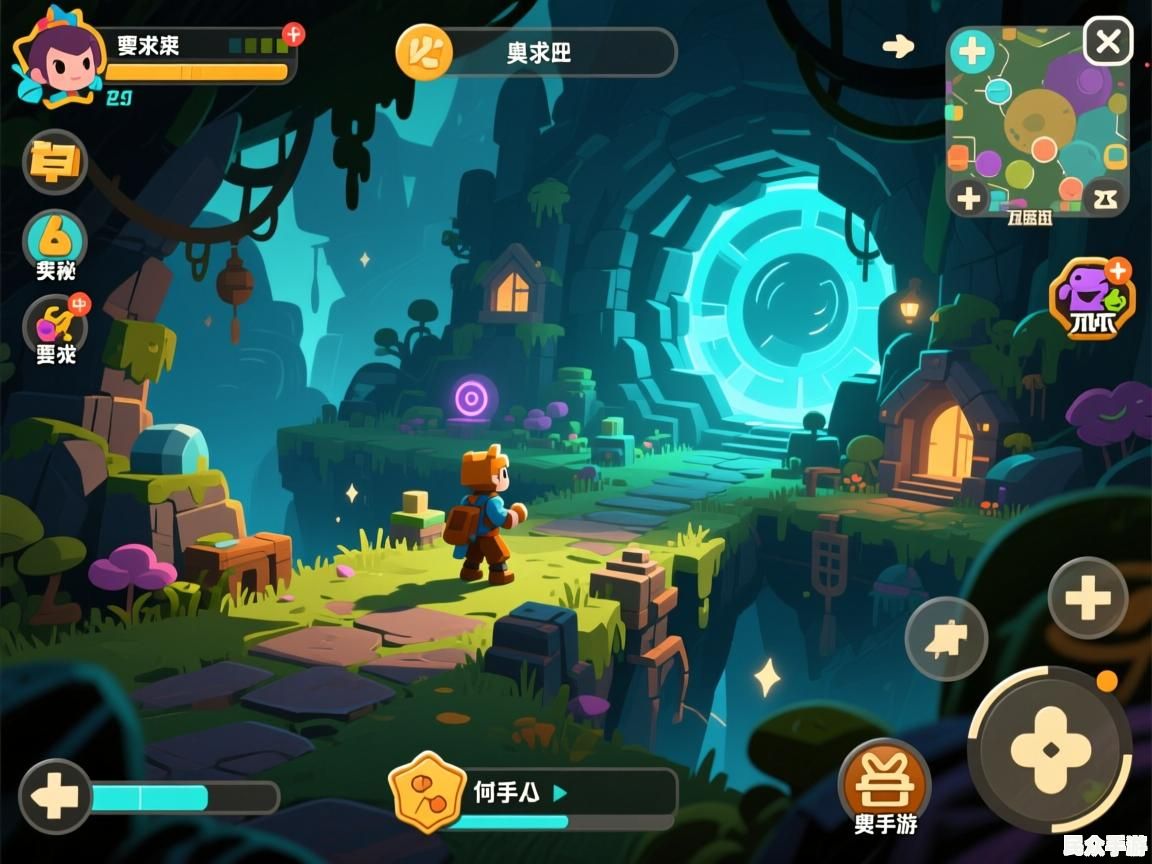Select the gold coin currency icon
This screenshot has width=1152, height=864.
424,51
